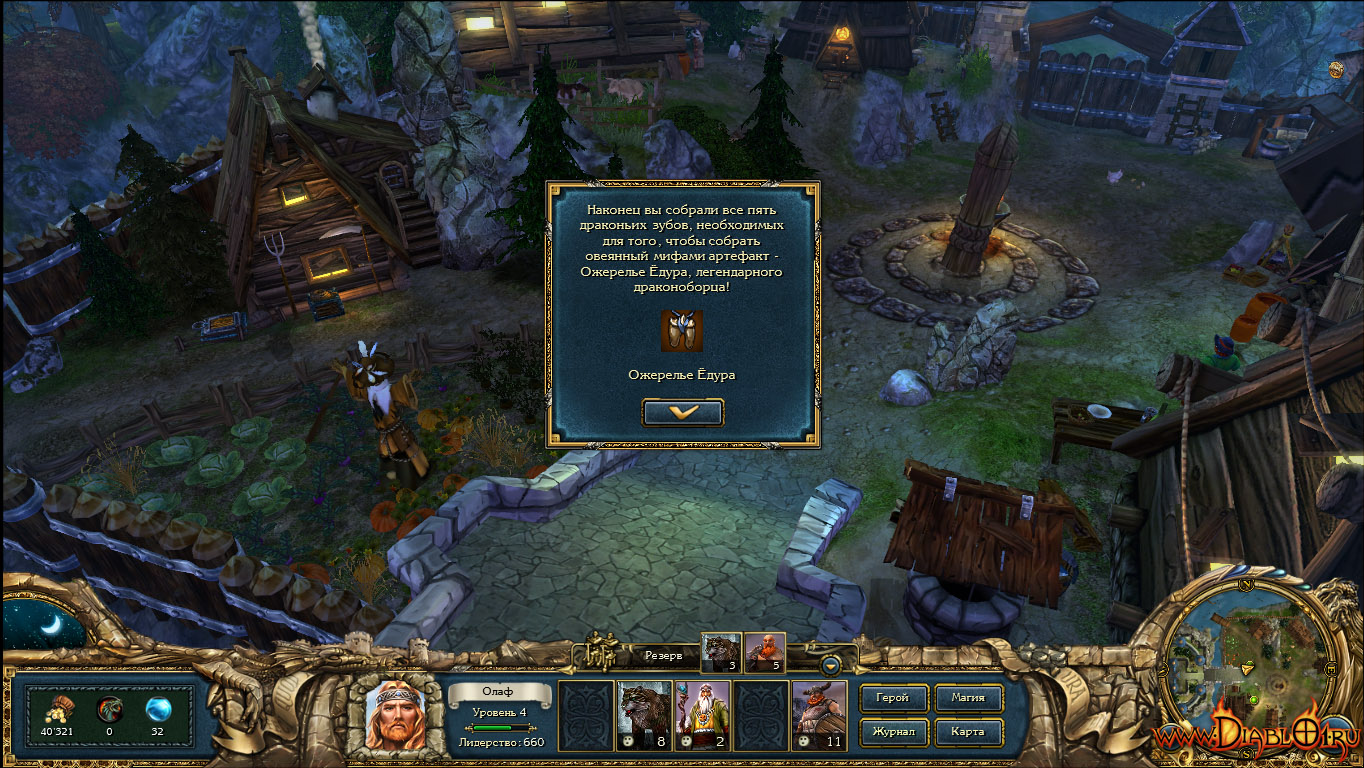
Task: Open the Журнал quest journal
Action: coord(892,731)
